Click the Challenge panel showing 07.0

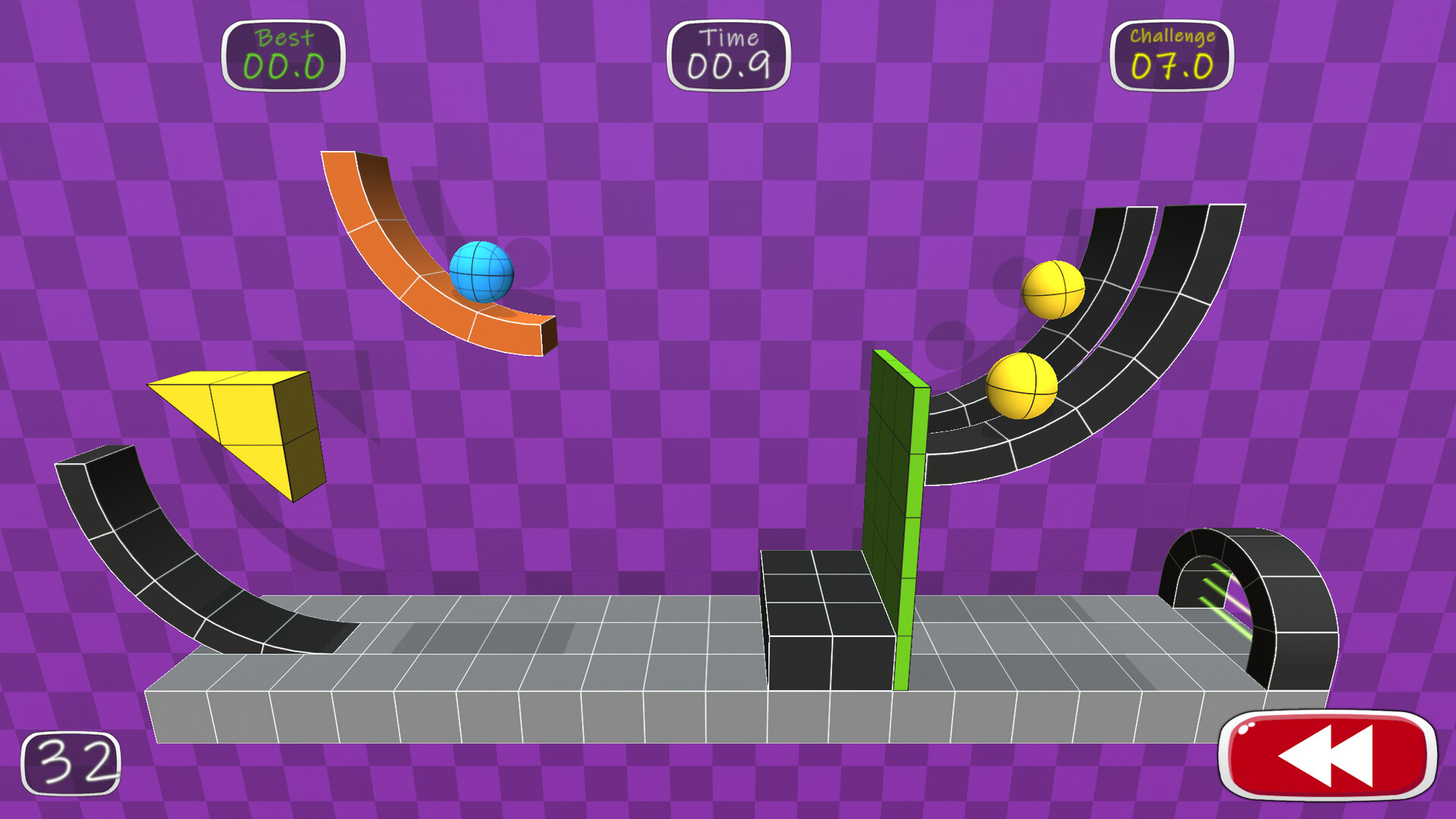1172,55
